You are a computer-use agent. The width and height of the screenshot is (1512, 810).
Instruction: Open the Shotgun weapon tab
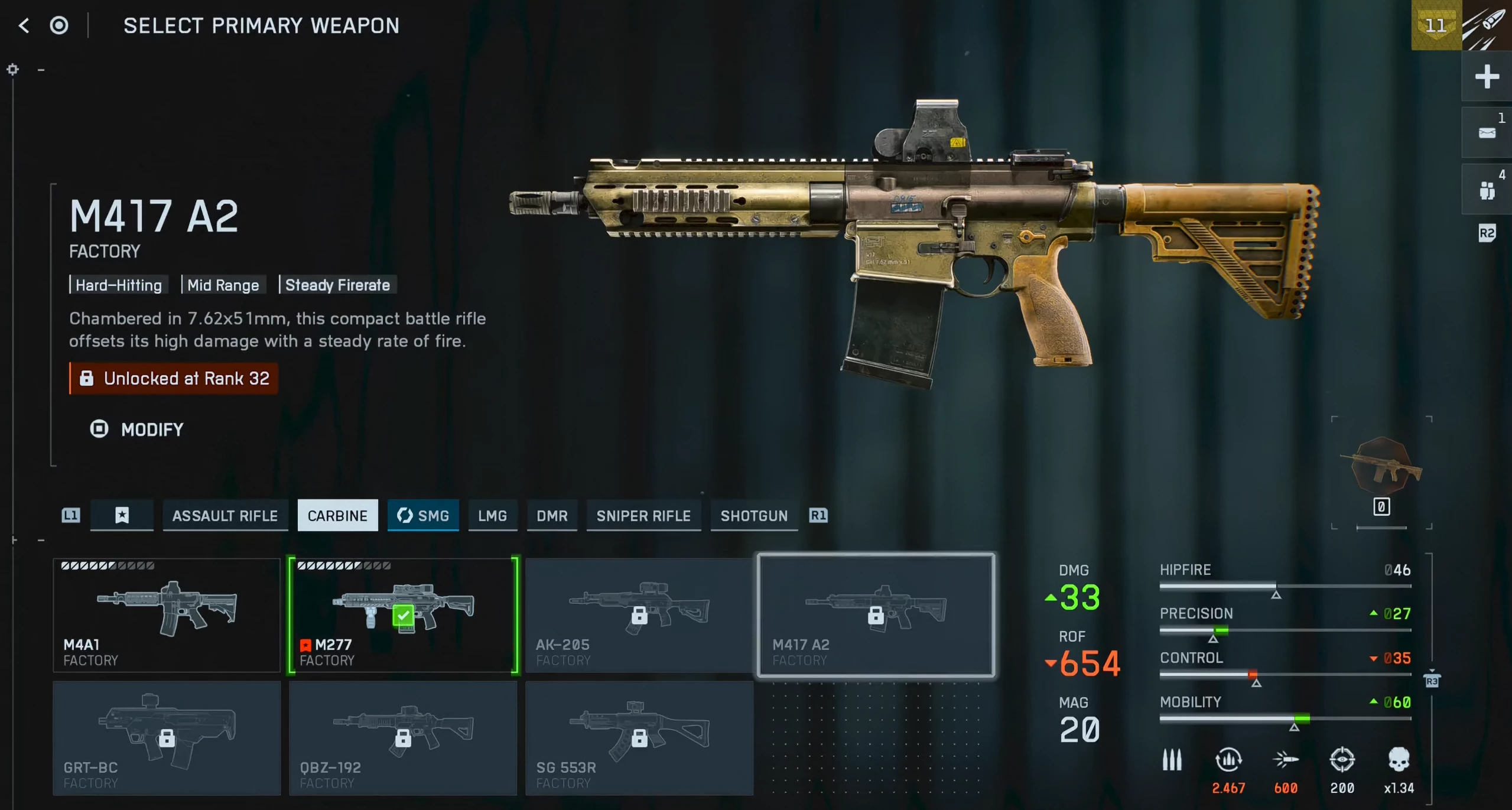point(754,516)
